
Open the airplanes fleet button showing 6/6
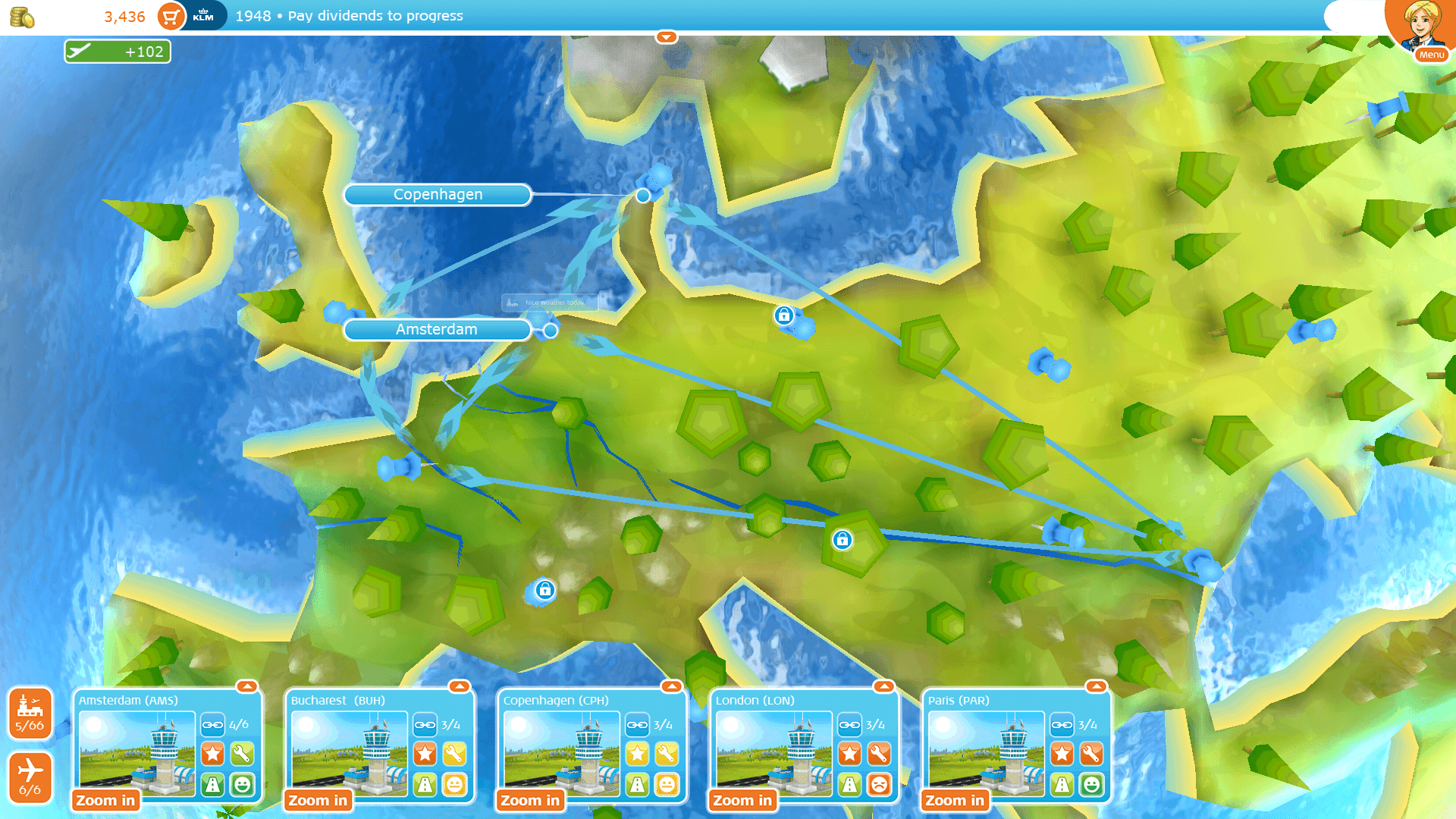30,777
